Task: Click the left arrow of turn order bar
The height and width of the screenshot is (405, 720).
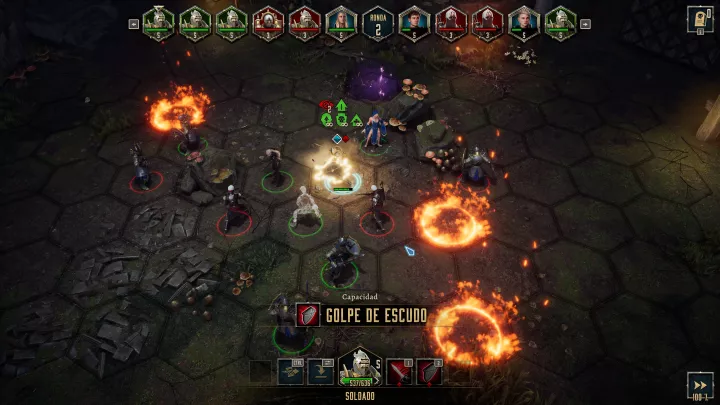Action: tap(133, 21)
